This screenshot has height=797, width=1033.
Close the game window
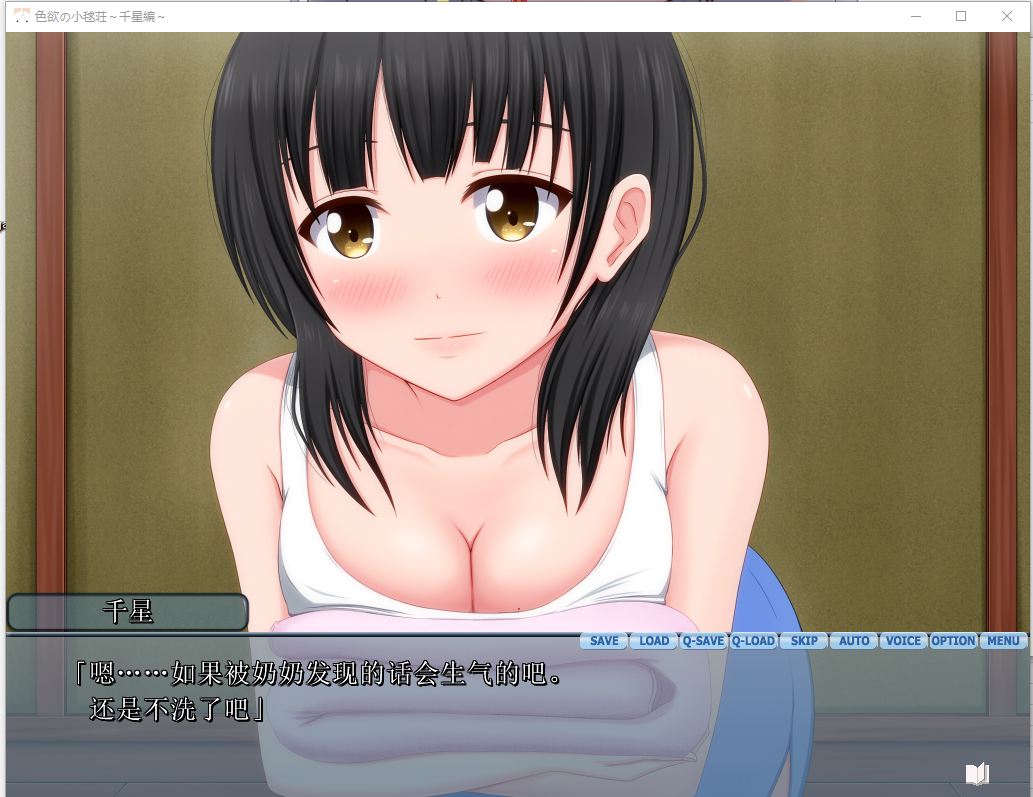(x=1007, y=16)
